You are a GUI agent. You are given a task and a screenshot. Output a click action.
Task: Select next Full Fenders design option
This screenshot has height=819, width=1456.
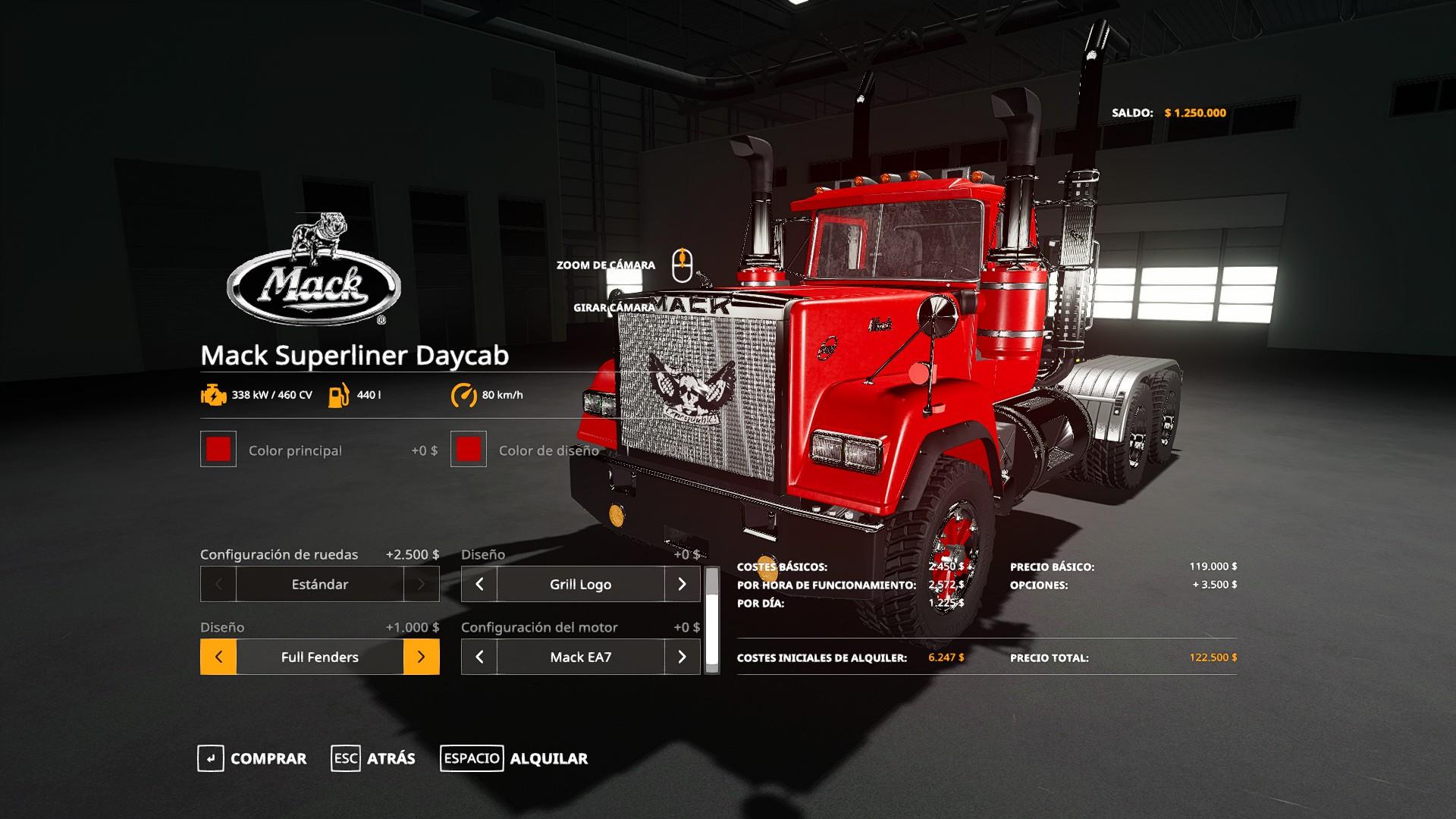pyautogui.click(x=422, y=657)
